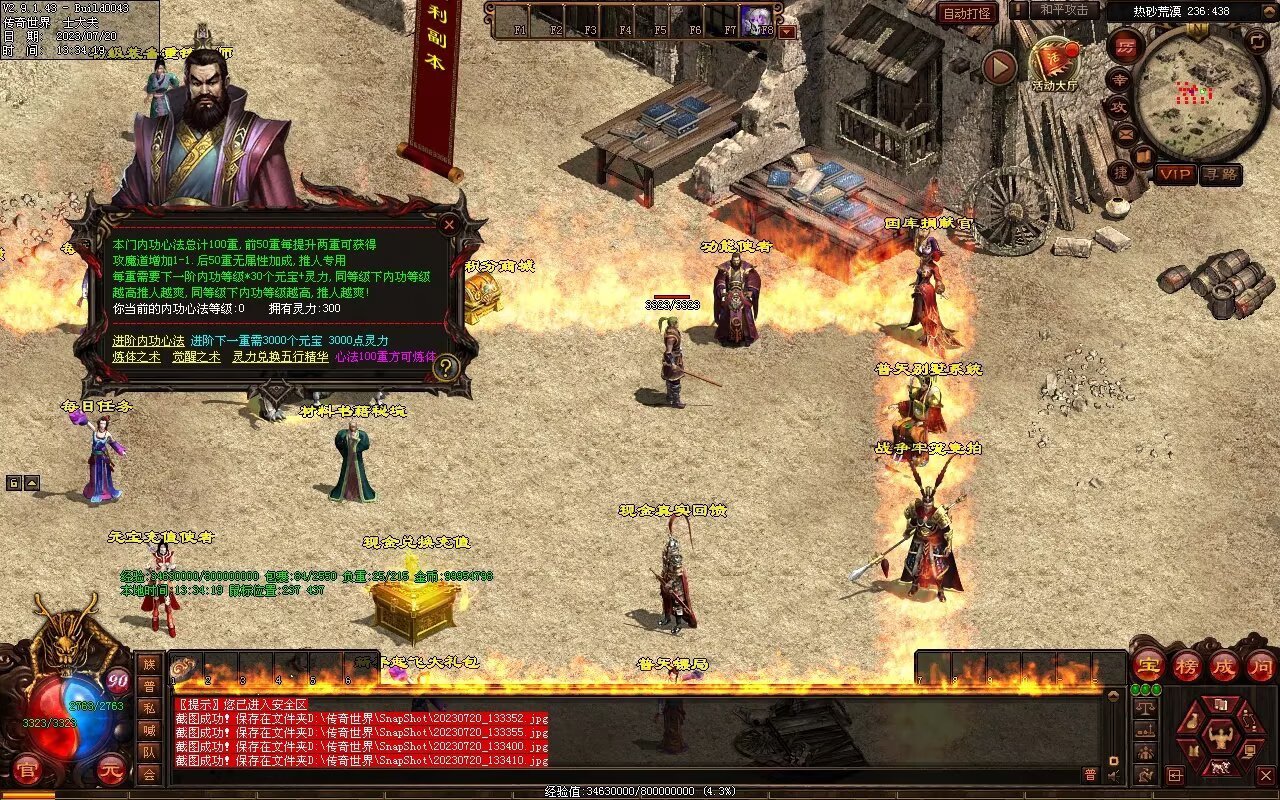Switch the 和平攻击 attack mode

point(1063,10)
